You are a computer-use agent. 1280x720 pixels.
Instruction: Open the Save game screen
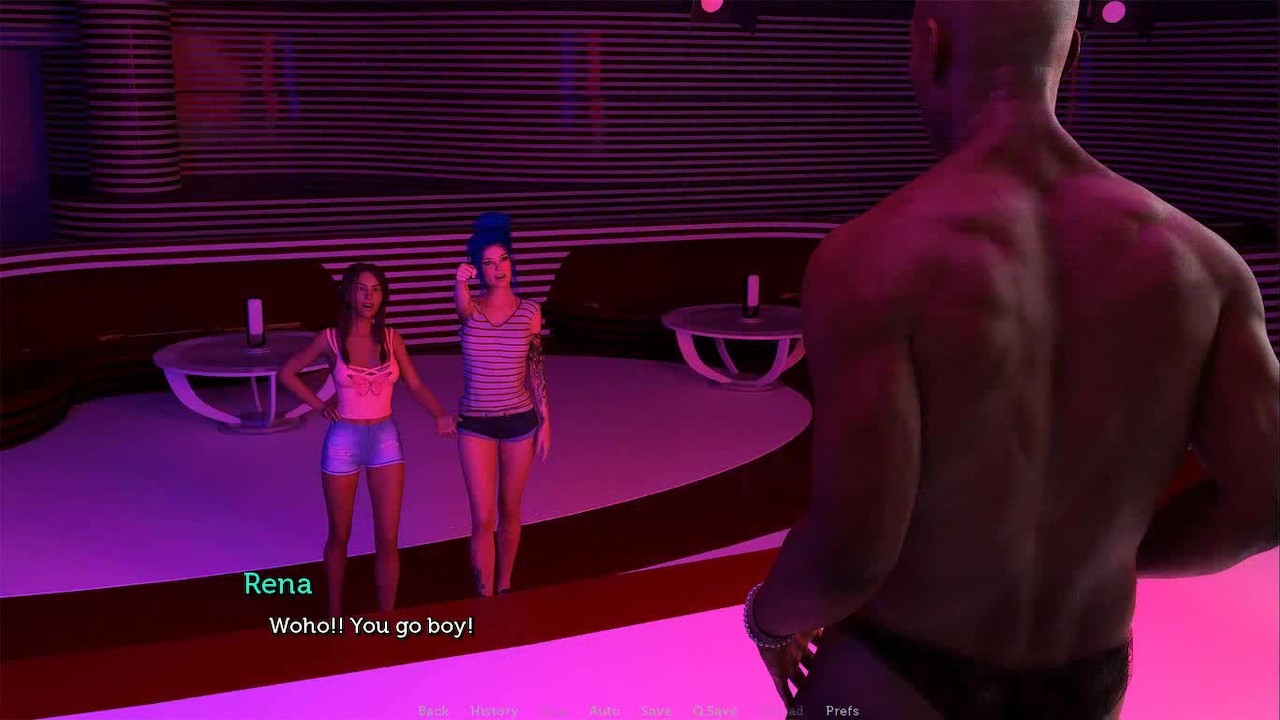tap(656, 711)
